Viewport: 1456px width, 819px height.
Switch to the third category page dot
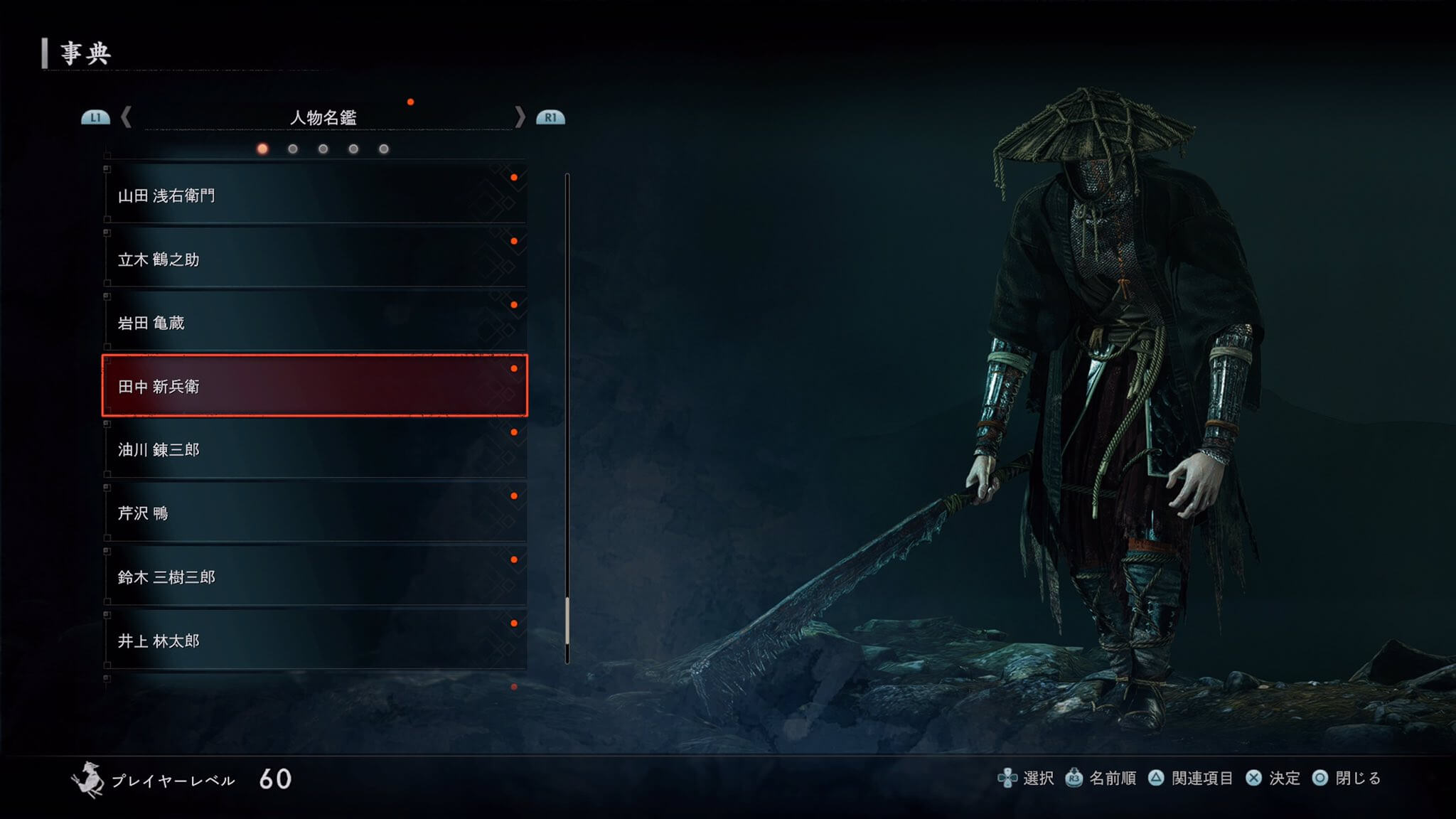(323, 149)
